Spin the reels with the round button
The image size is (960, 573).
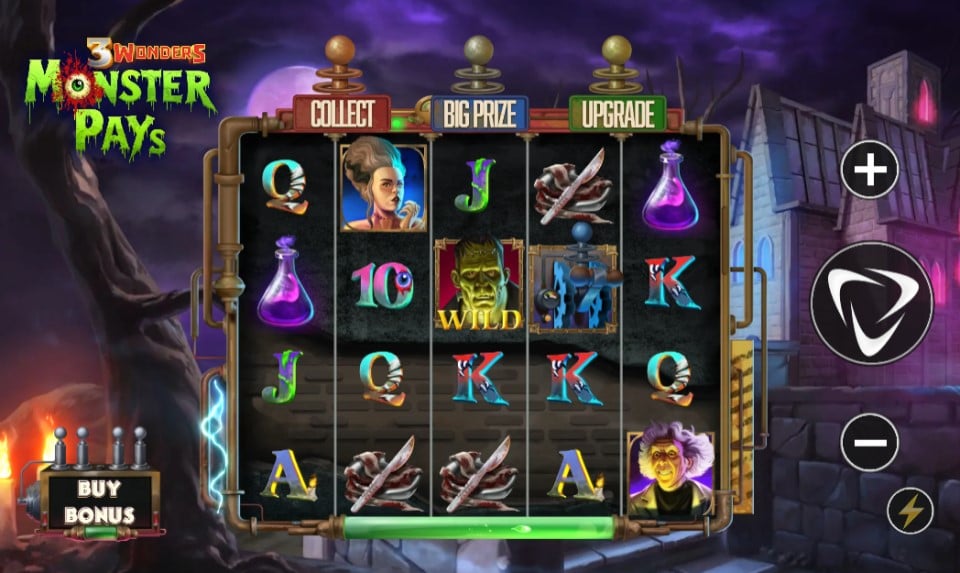871,302
